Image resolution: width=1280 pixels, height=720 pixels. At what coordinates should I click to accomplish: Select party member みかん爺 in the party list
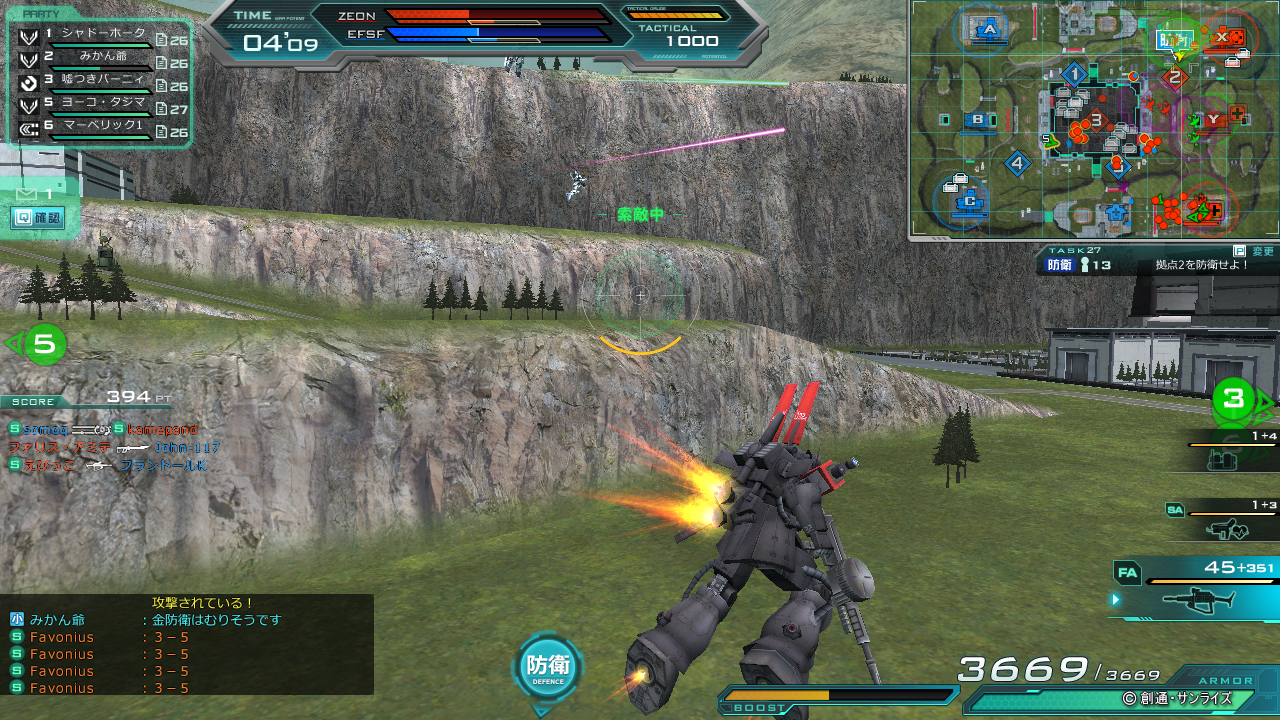point(97,59)
